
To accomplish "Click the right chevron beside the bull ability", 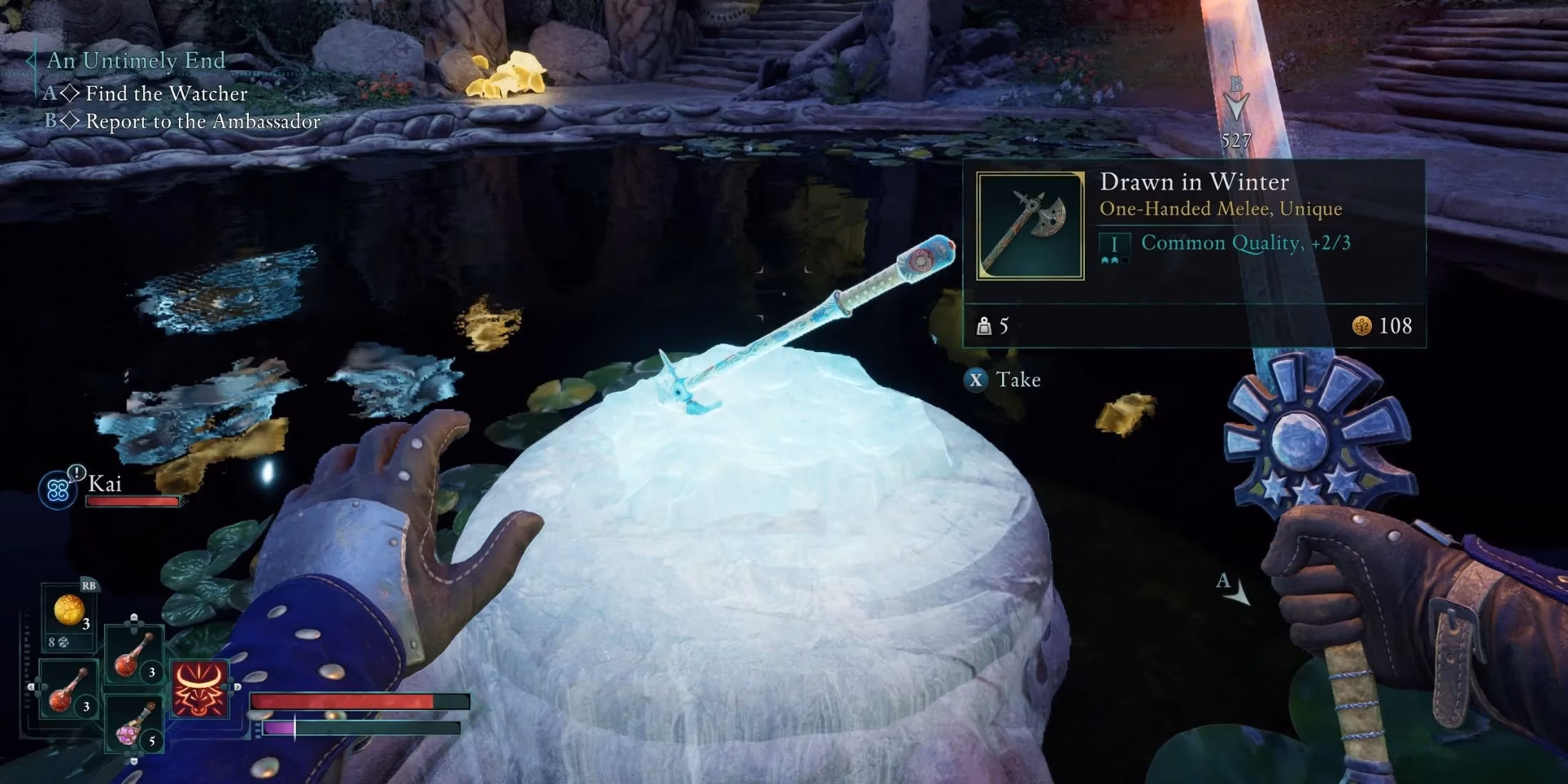I will tap(237, 686).
